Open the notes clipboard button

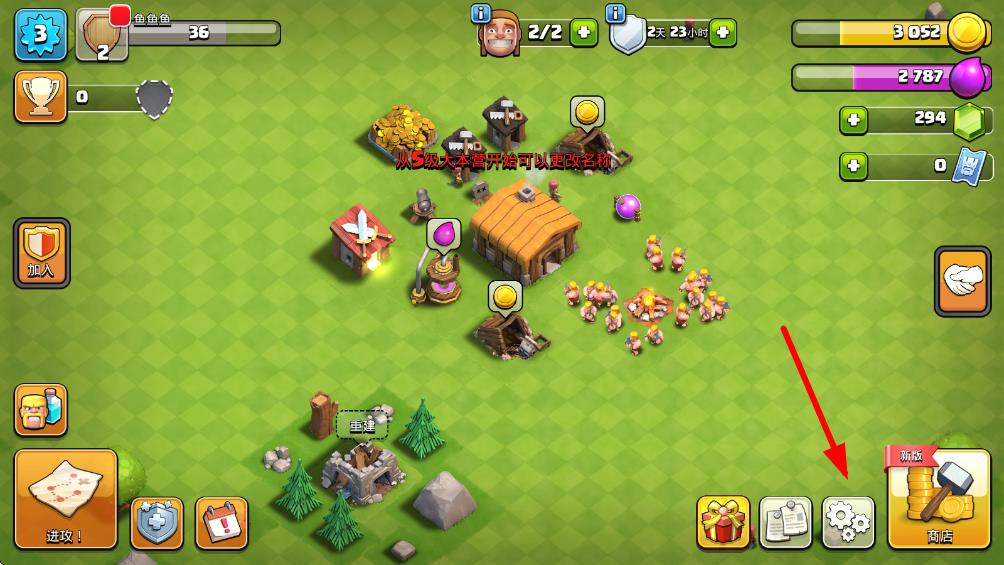785,522
